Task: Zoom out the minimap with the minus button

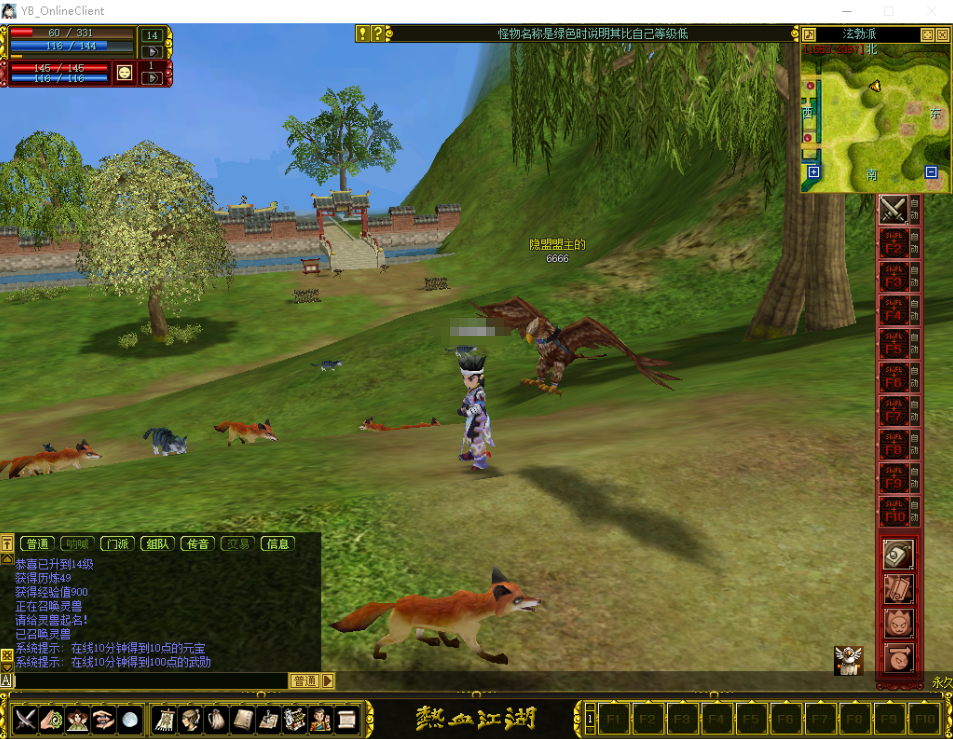Action: coord(931,172)
